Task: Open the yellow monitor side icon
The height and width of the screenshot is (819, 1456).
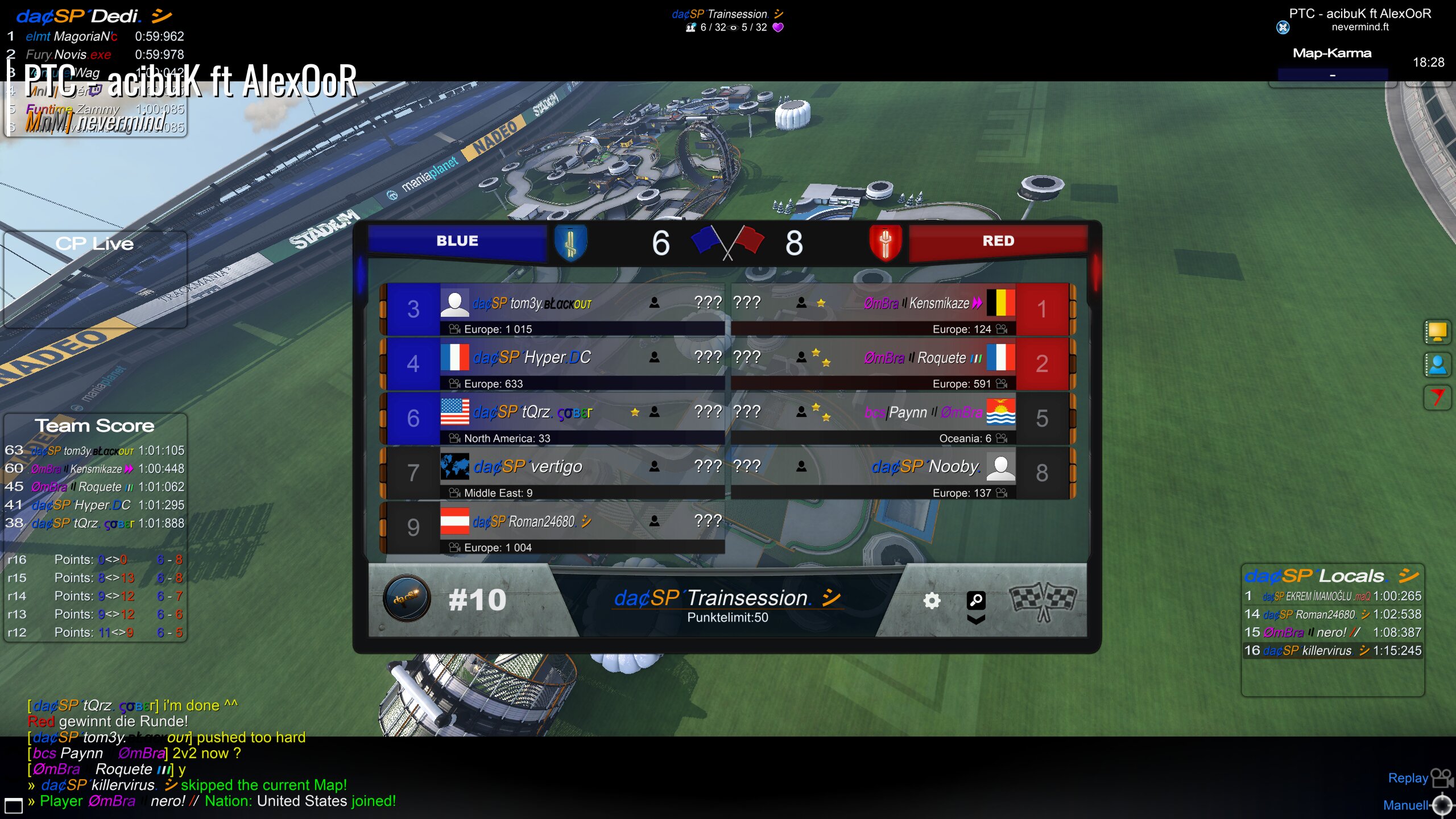Action: (x=1437, y=332)
